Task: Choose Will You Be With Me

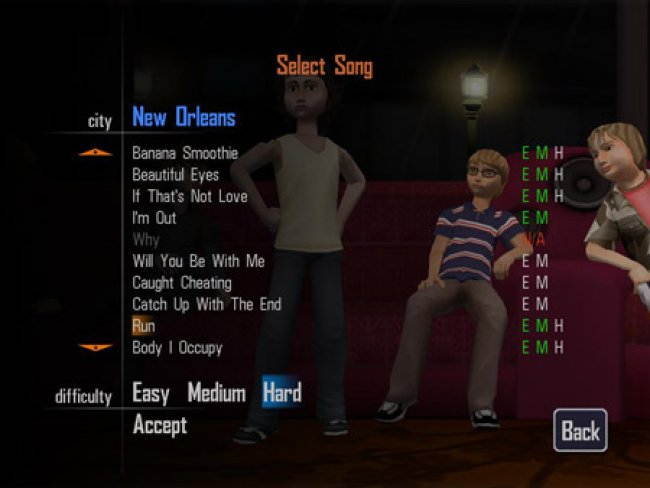Action: [x=198, y=261]
